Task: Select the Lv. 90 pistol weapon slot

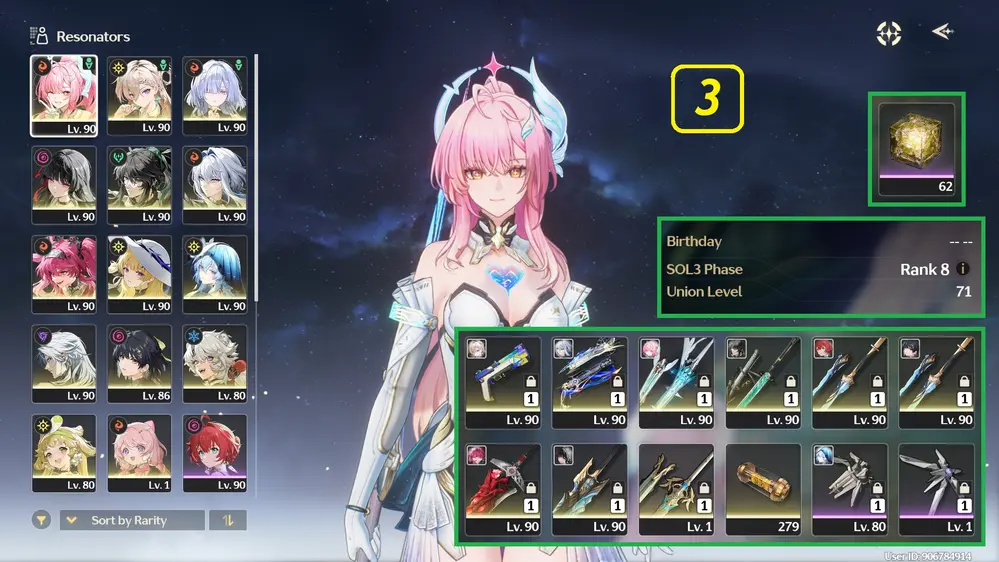Action: [x=503, y=382]
